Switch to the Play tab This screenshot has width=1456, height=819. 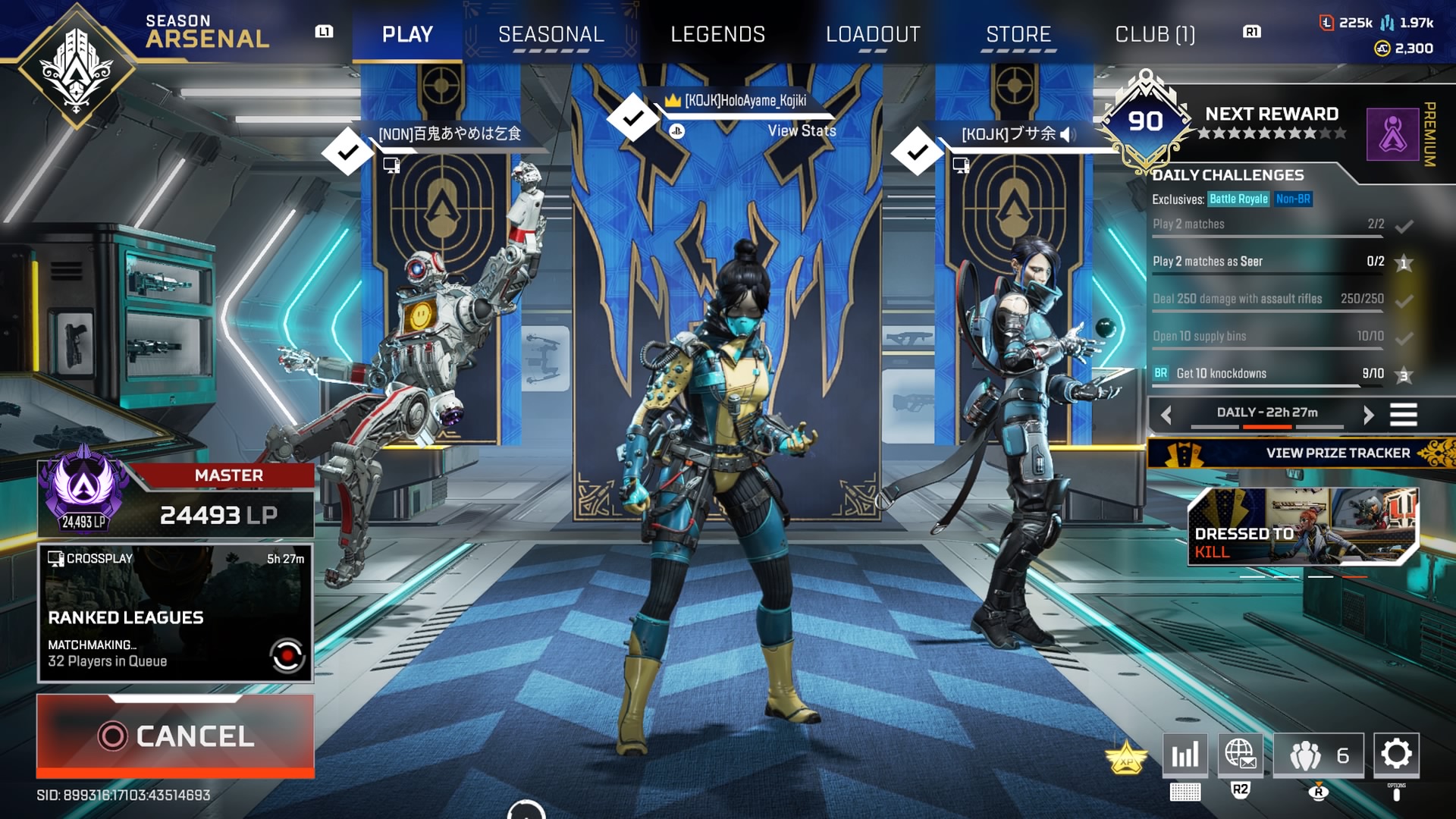coord(407,34)
